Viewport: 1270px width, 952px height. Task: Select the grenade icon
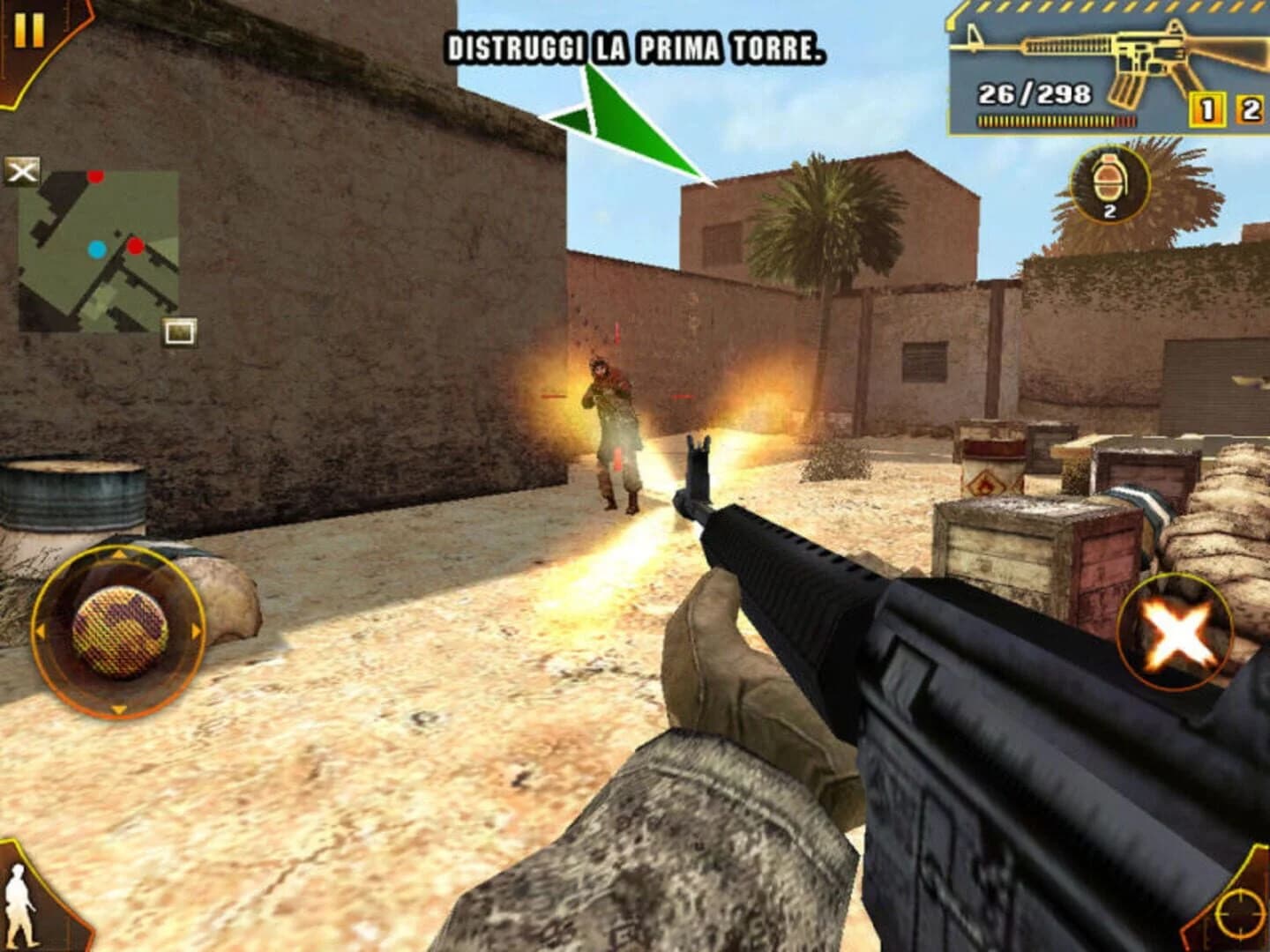[1109, 181]
